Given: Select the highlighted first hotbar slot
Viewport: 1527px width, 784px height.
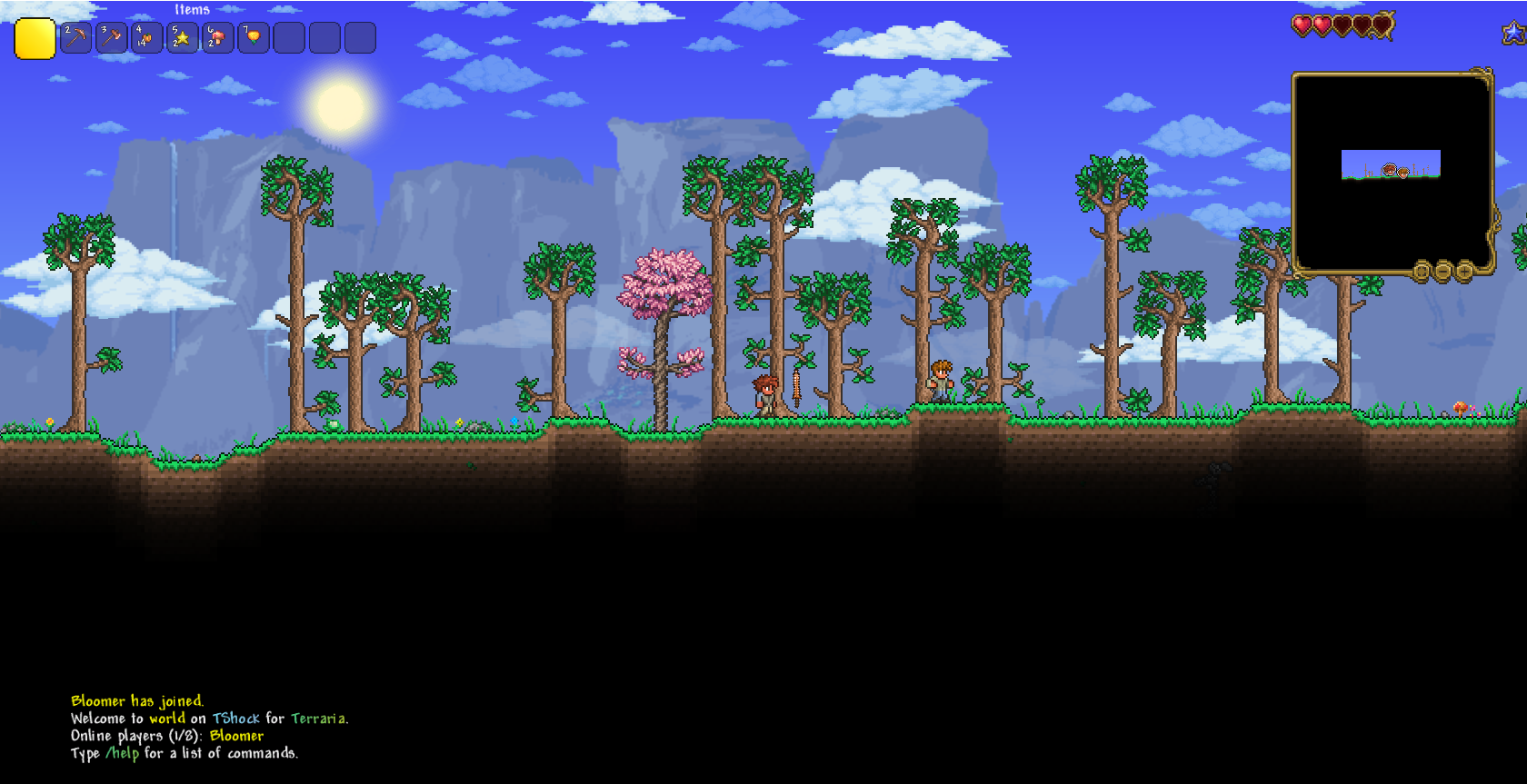Looking at the screenshot, I should coord(35,39).
